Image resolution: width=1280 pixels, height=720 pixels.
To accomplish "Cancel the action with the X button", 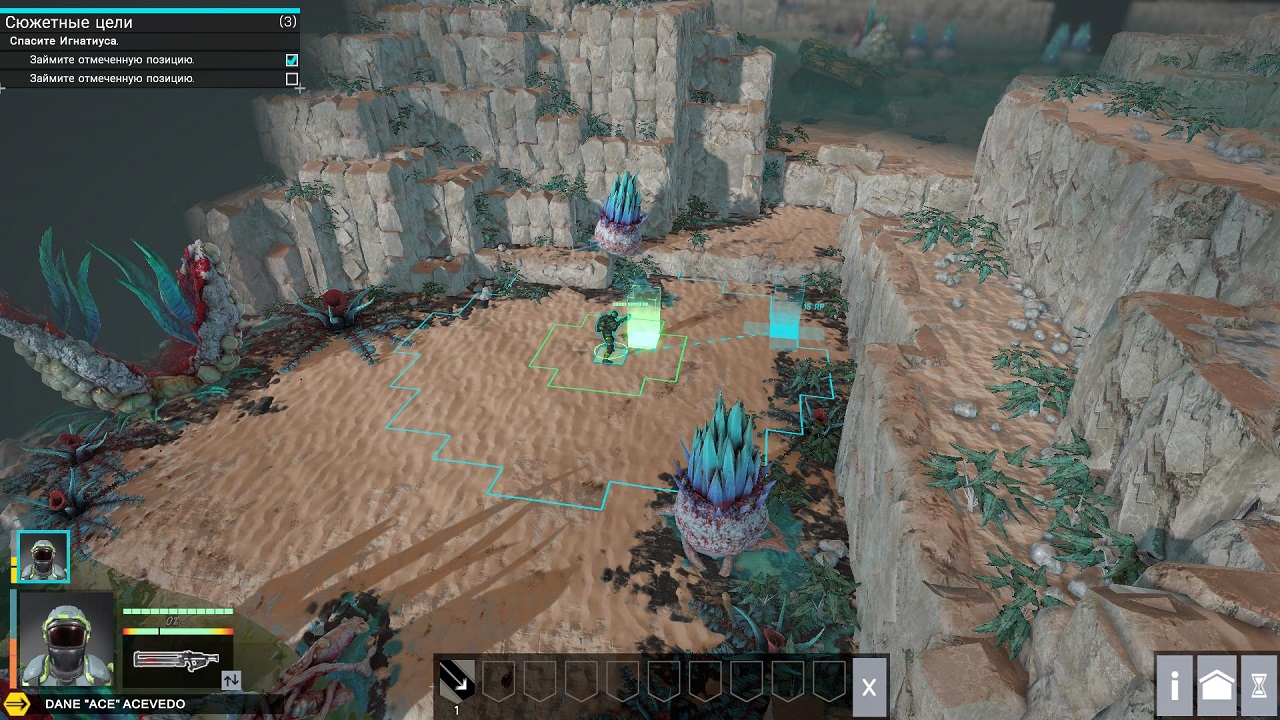I will click(869, 687).
